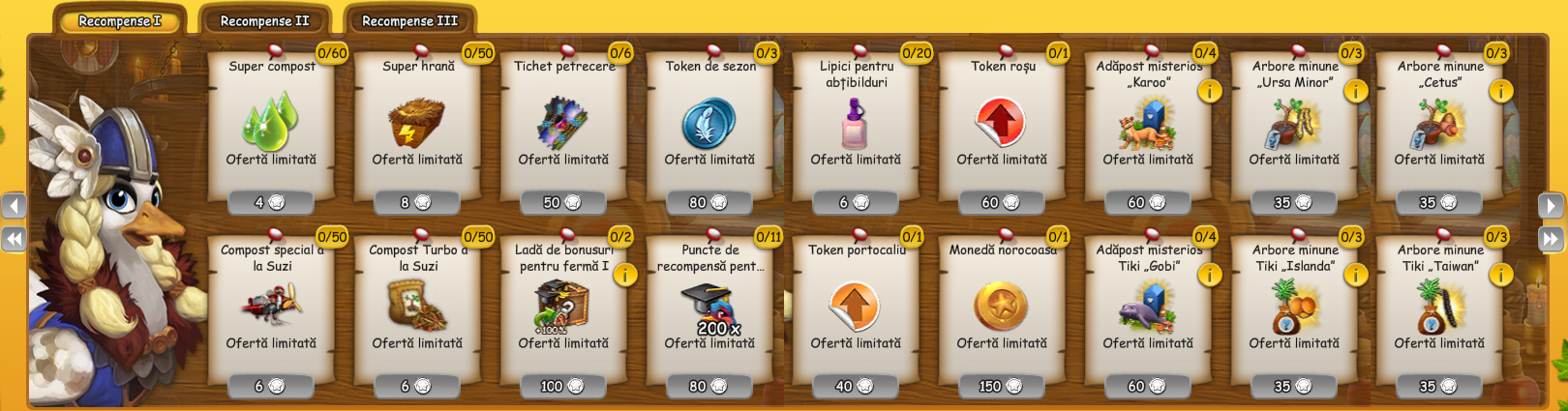Open info for Arbore minune Cetus
The width and height of the screenshot is (1568, 411).
(1501, 91)
